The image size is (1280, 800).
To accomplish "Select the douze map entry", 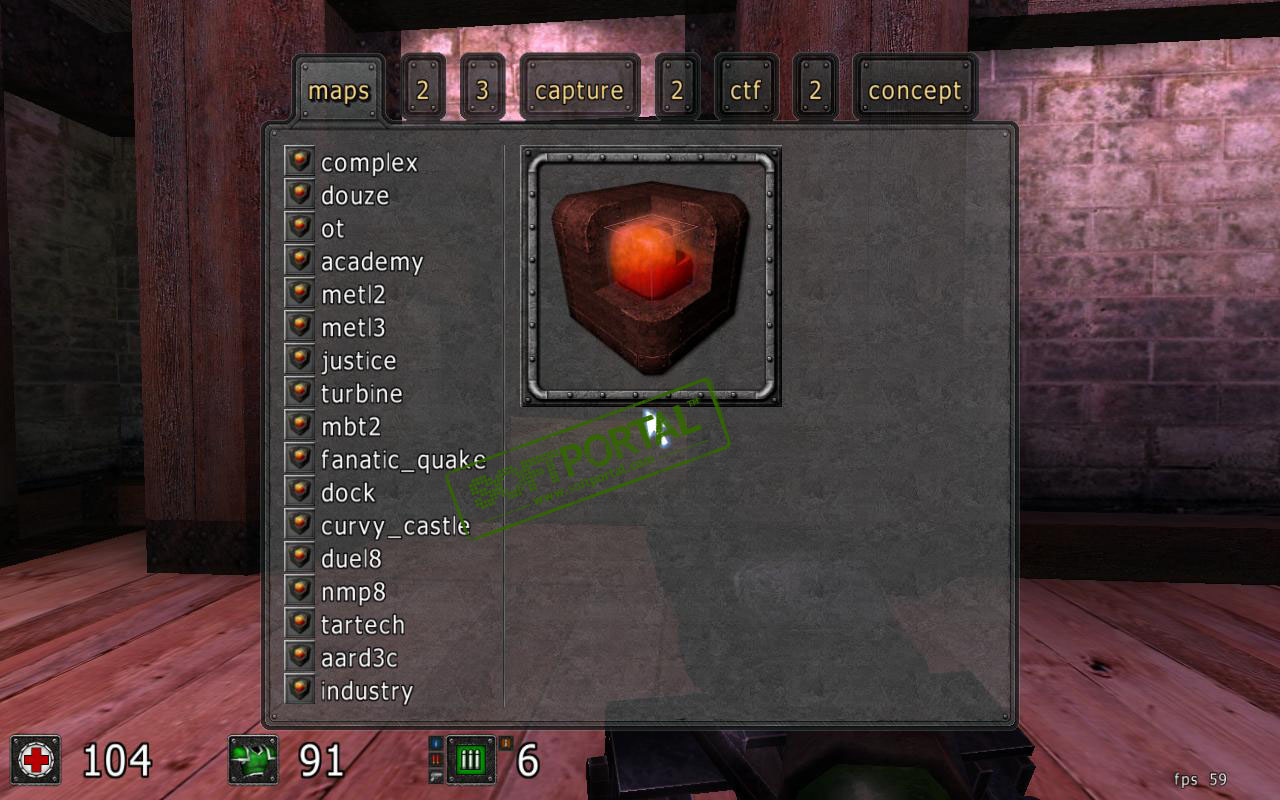I will [354, 195].
